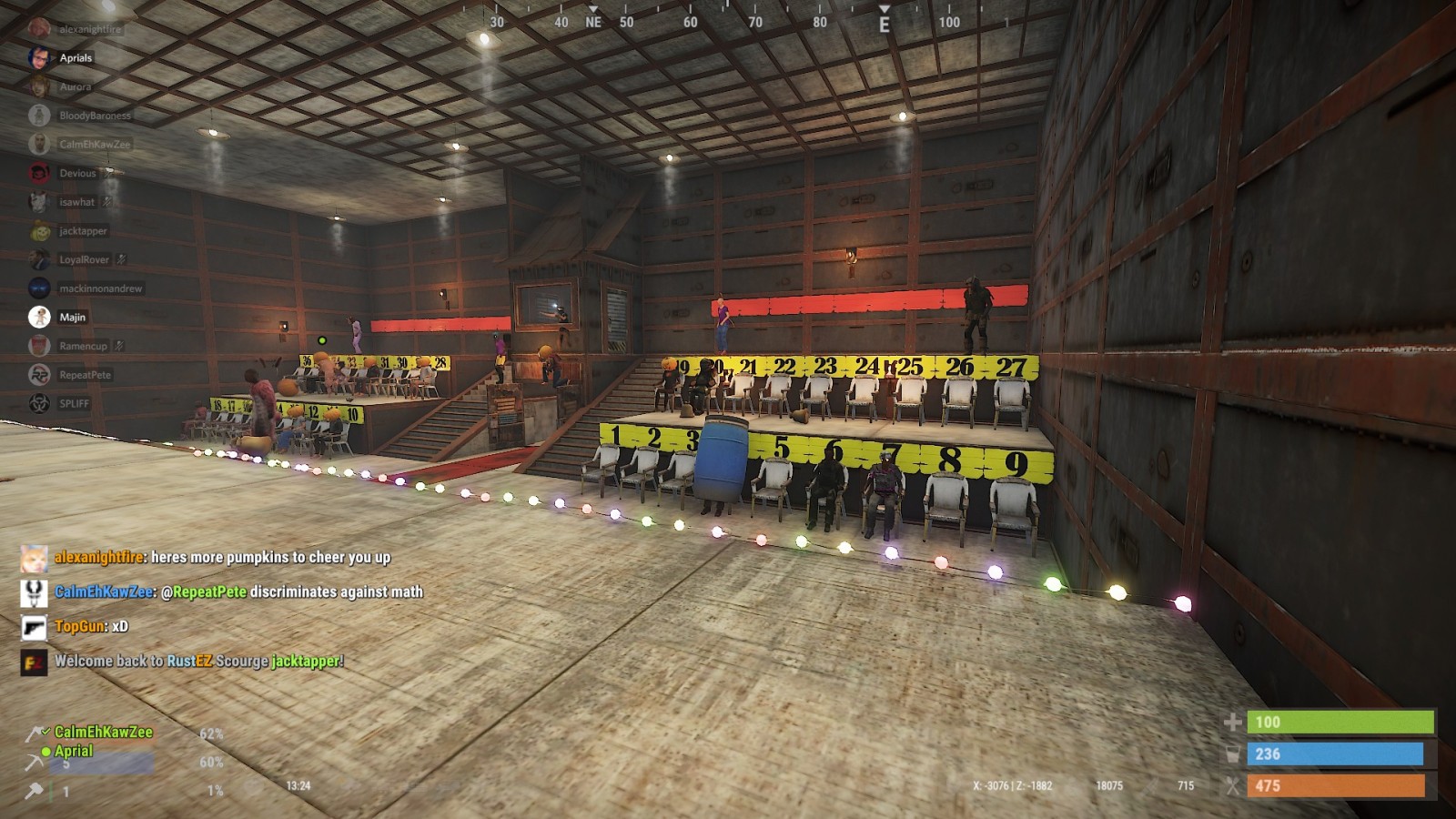Select SPLIFF in the player list

point(74,403)
